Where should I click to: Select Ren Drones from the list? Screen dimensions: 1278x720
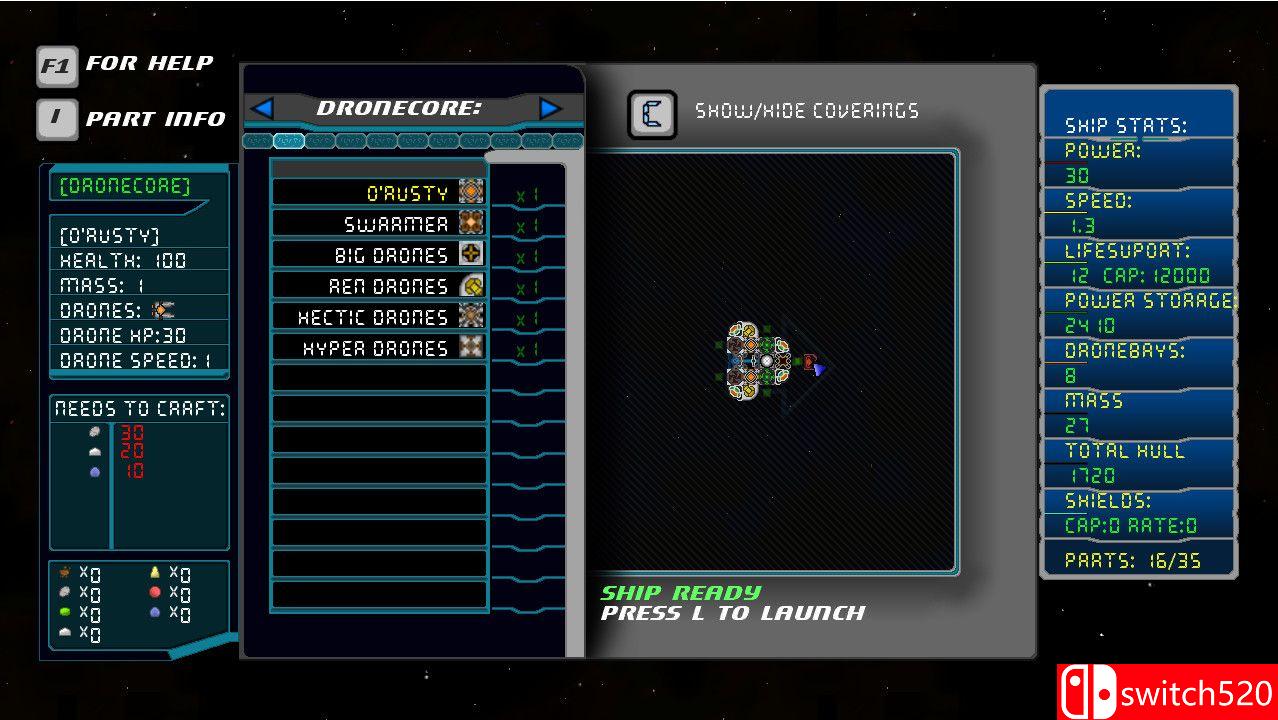380,286
